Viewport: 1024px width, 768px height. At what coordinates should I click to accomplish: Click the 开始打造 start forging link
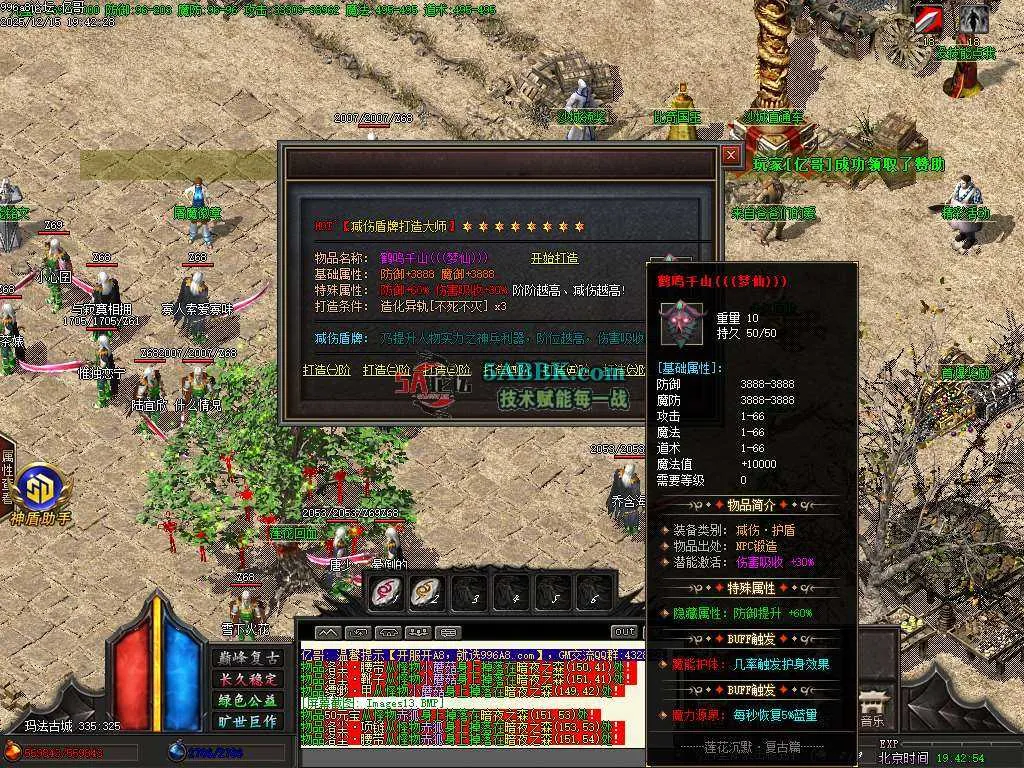coord(553,258)
